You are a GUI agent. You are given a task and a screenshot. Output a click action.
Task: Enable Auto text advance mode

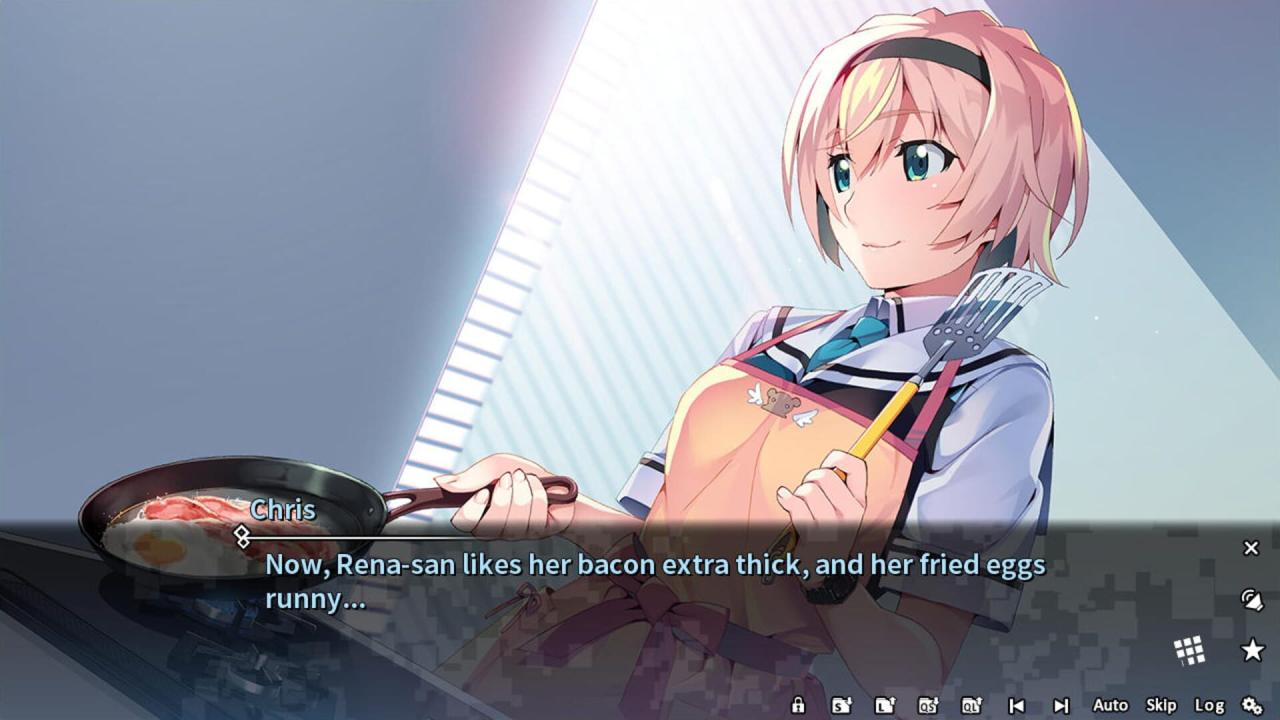[1110, 705]
